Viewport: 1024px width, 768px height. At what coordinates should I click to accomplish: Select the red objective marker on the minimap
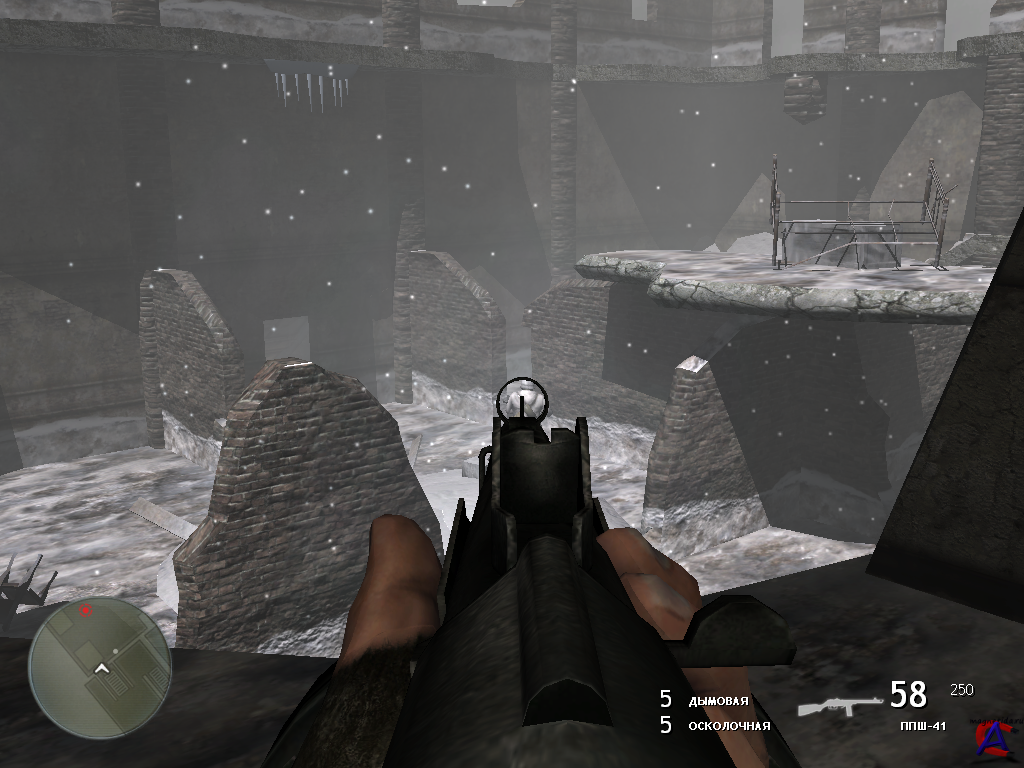[86, 609]
